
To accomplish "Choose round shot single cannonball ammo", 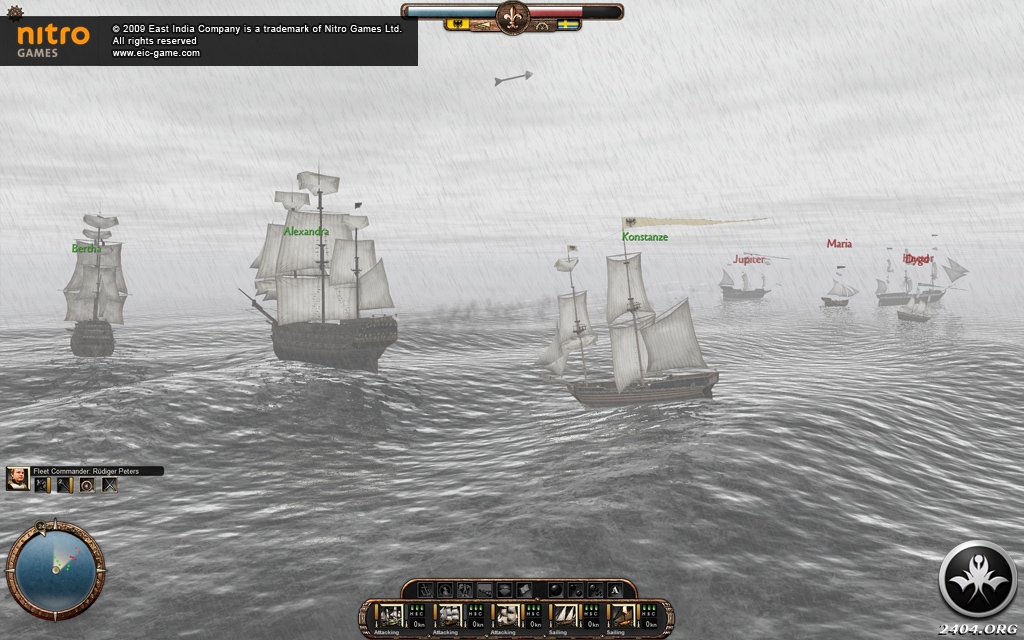I will coord(556,590).
